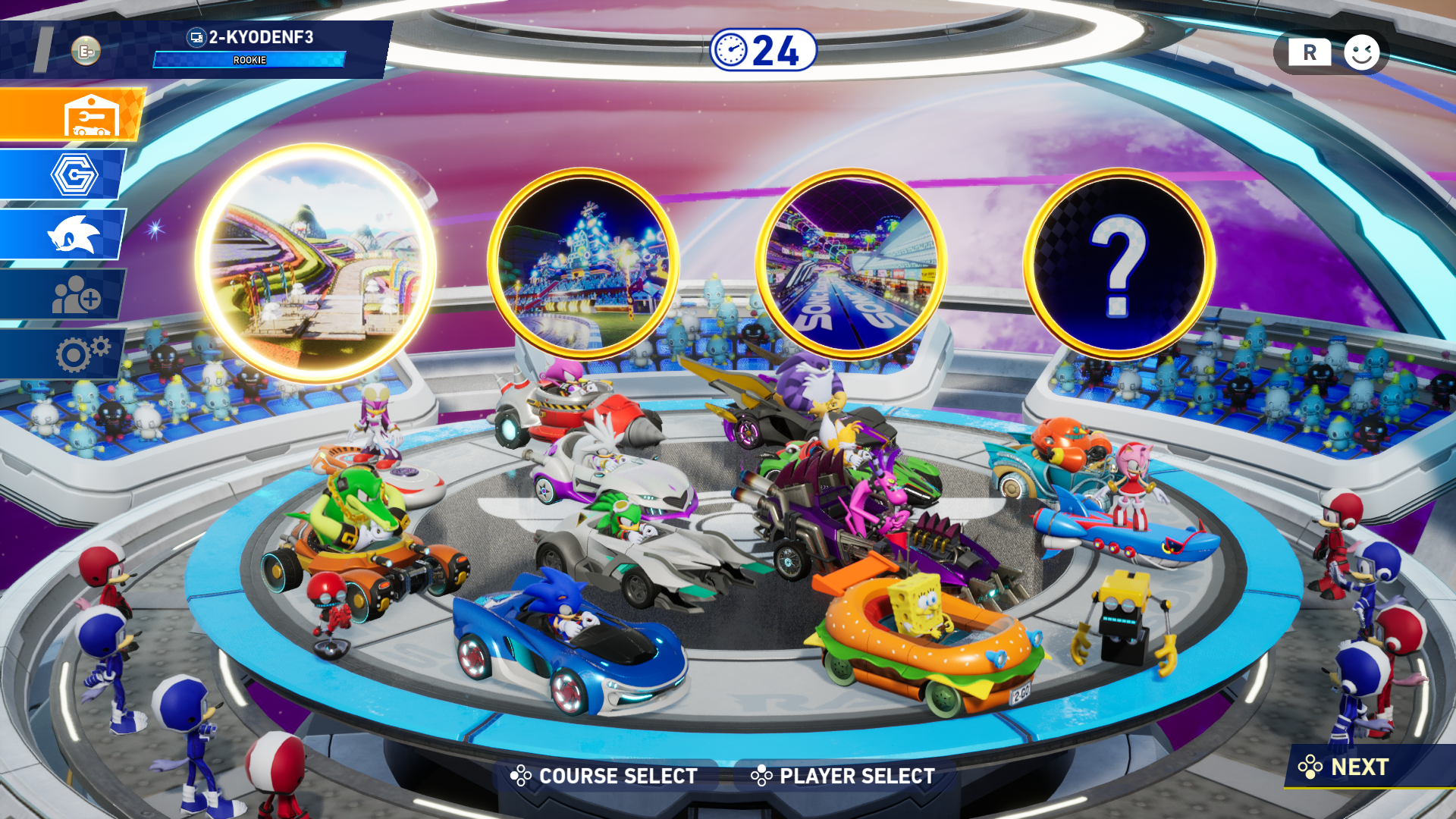Select the hexagon gadget menu tab

[64, 174]
